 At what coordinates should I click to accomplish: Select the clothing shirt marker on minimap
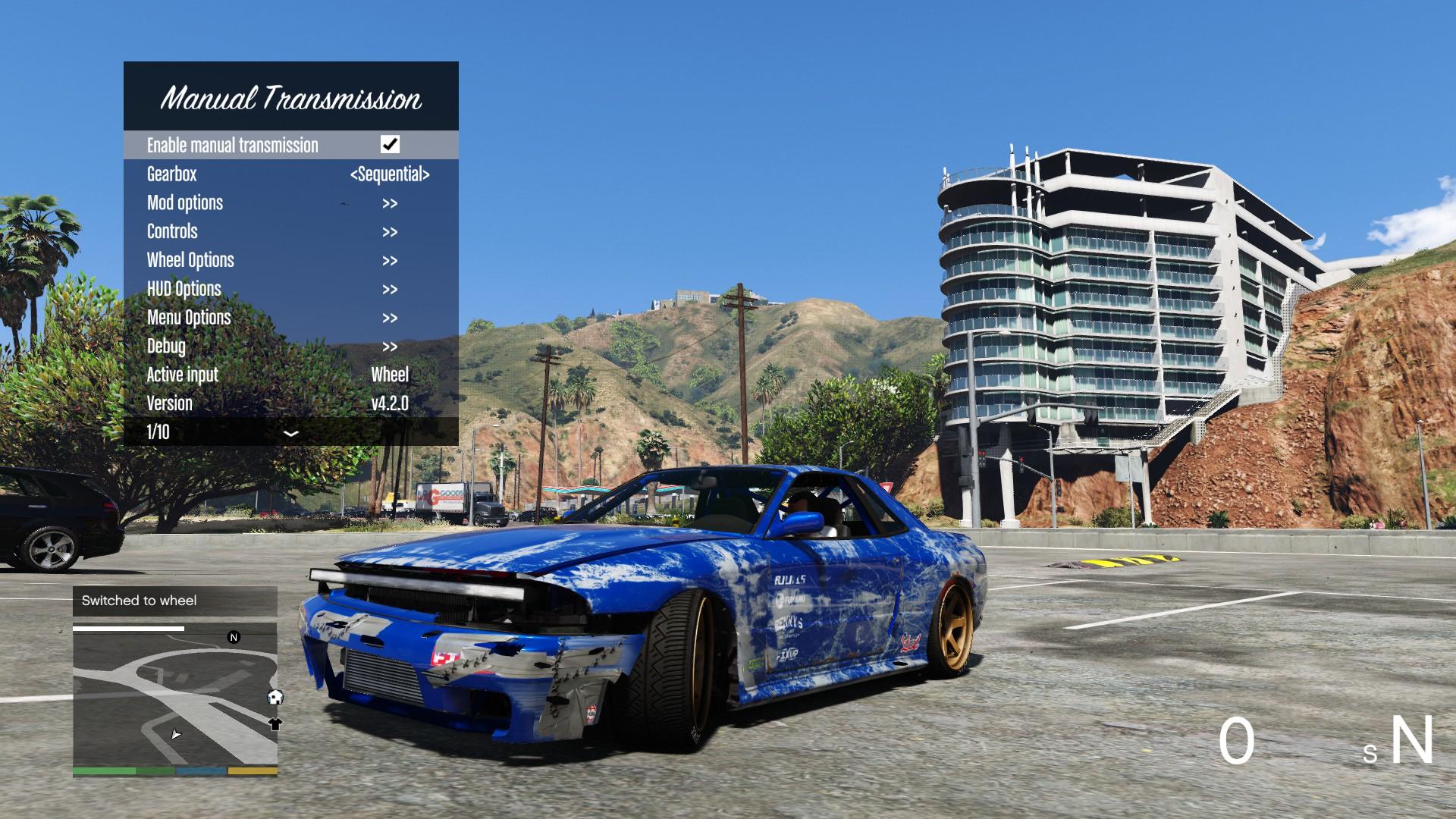[275, 724]
